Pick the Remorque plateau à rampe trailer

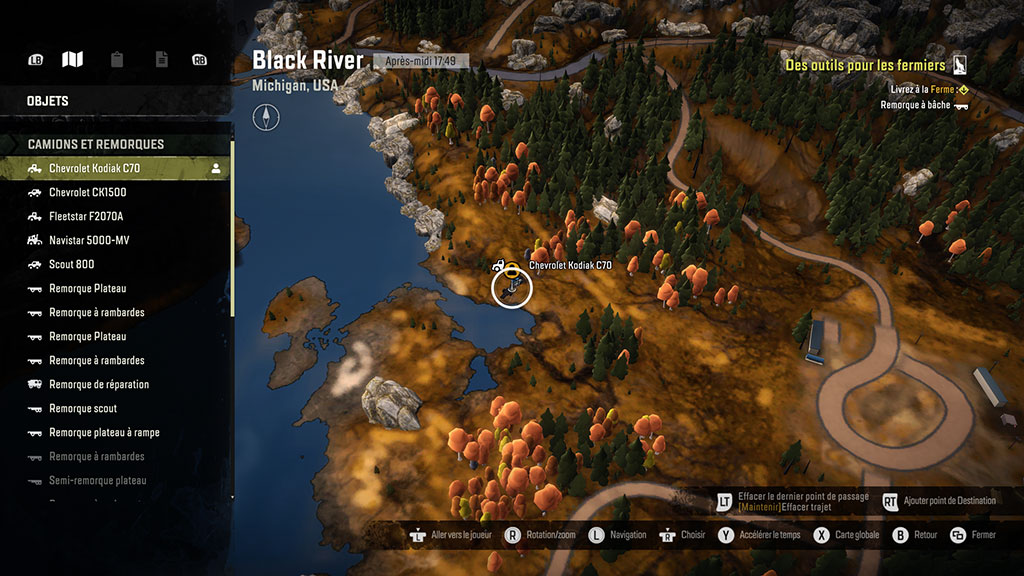click(104, 432)
